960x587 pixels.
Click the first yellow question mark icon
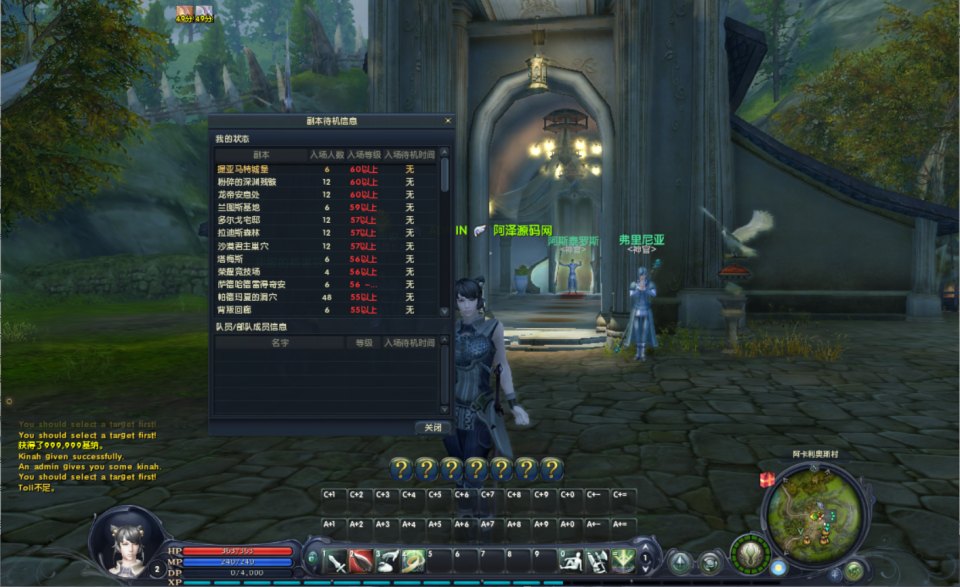(401, 468)
